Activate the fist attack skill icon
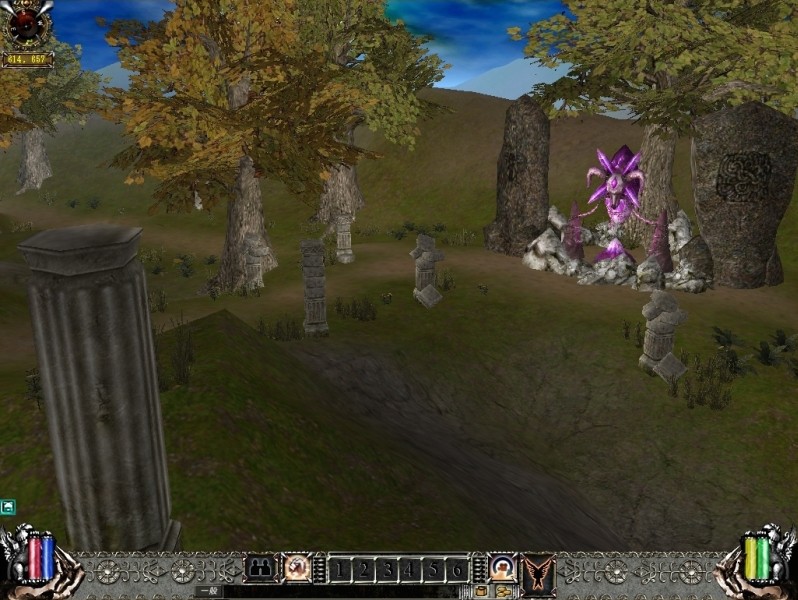Viewport: 798px width, 600px height. click(x=296, y=568)
